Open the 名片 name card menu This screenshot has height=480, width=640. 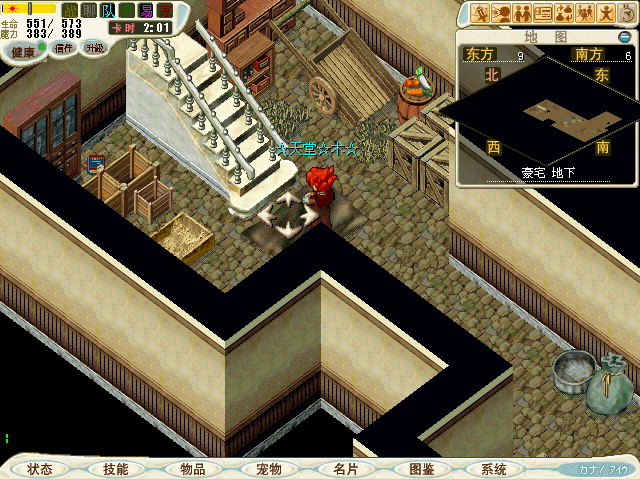345,469
